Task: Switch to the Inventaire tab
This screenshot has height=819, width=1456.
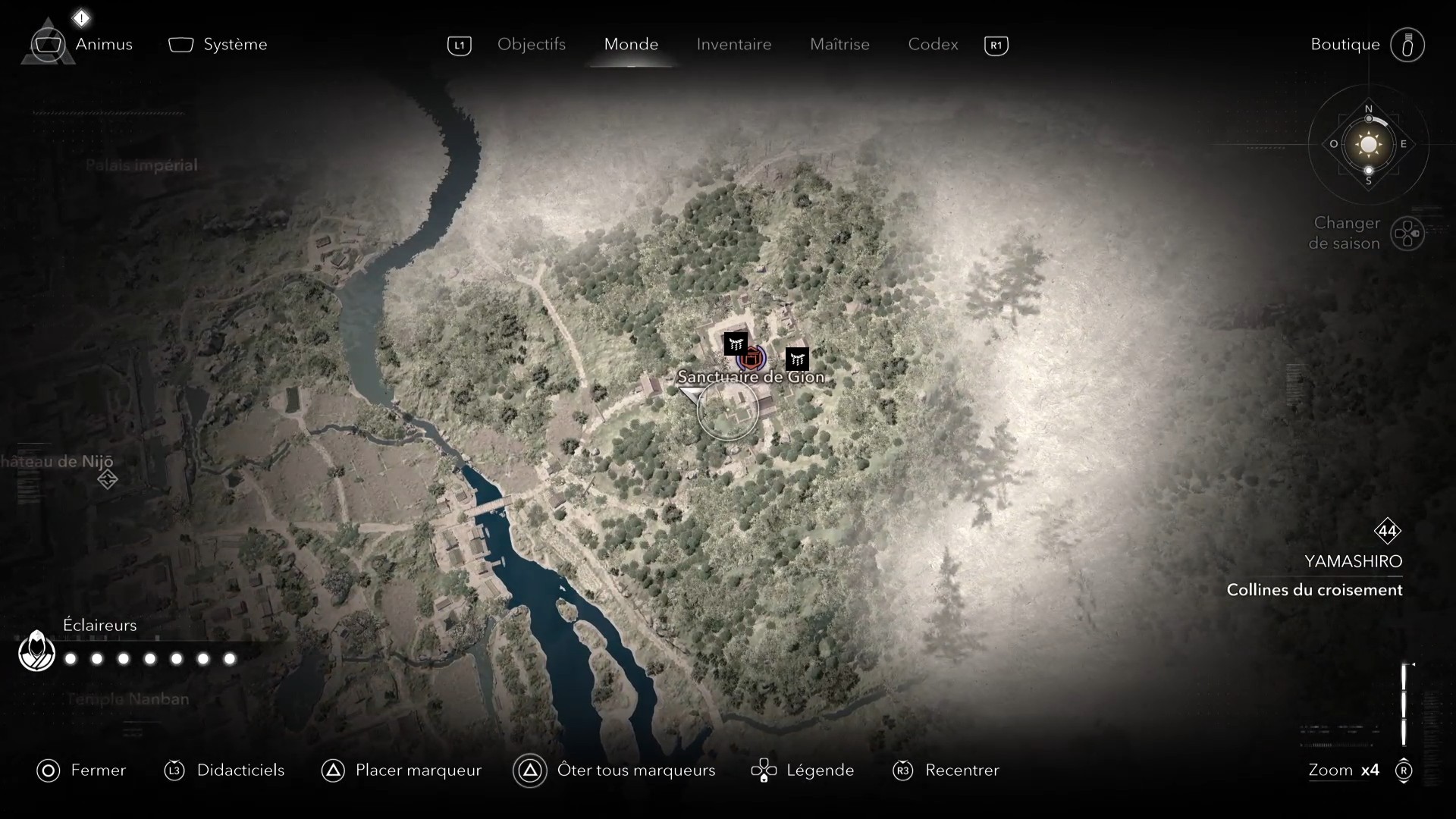Action: click(733, 45)
